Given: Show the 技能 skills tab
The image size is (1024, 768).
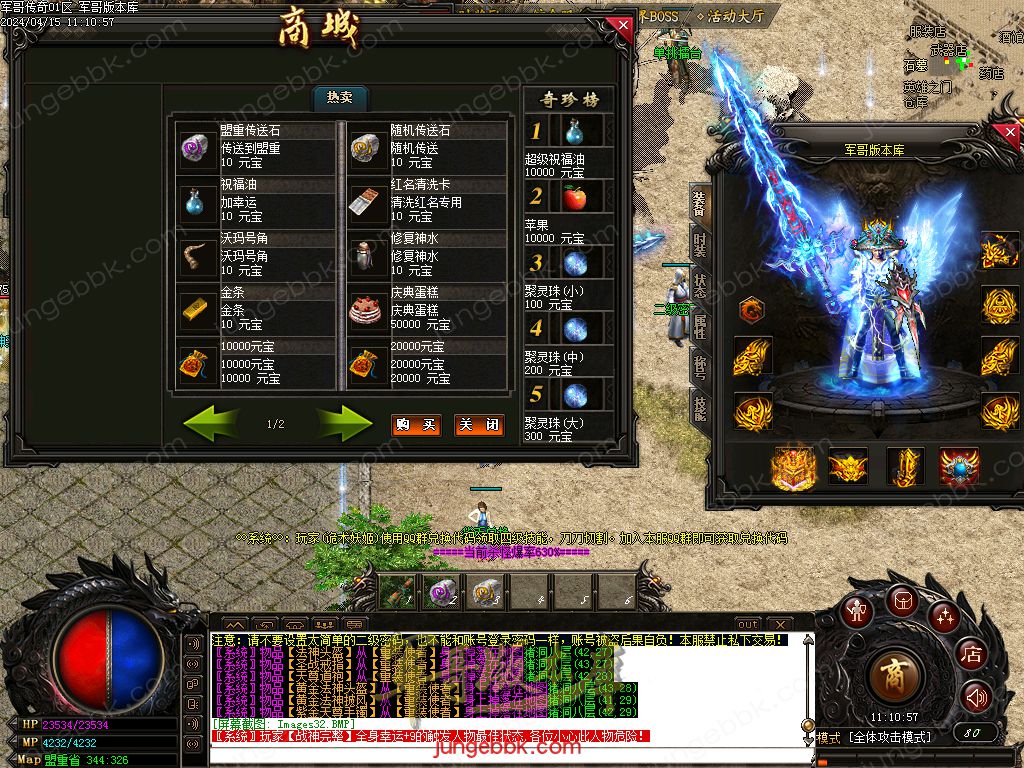Looking at the screenshot, I should (699, 407).
